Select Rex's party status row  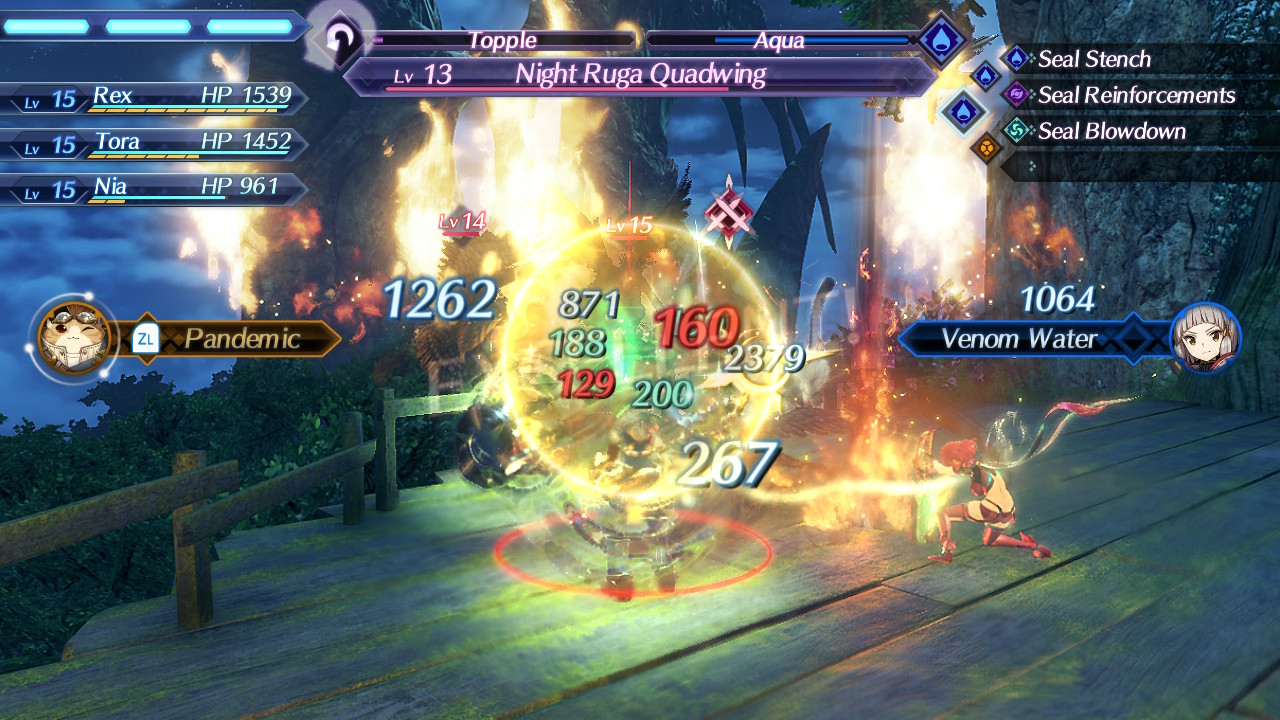pos(155,98)
